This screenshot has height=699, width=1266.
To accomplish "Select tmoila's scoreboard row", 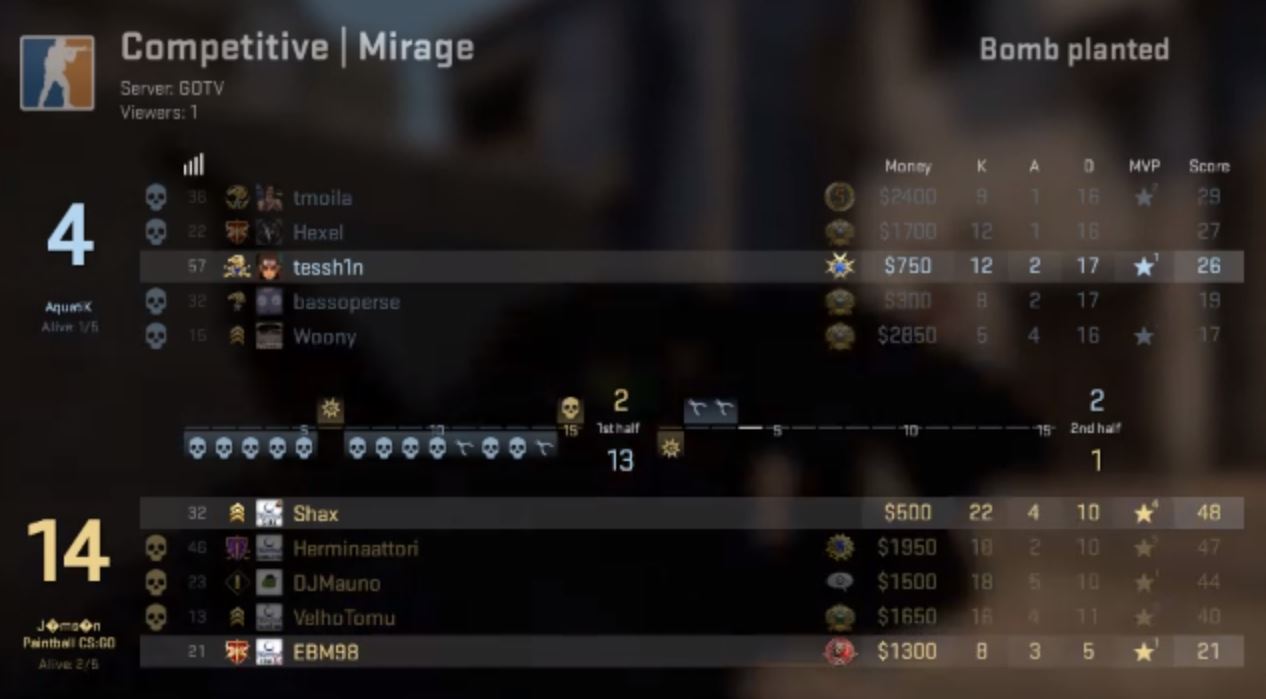I will (x=322, y=198).
